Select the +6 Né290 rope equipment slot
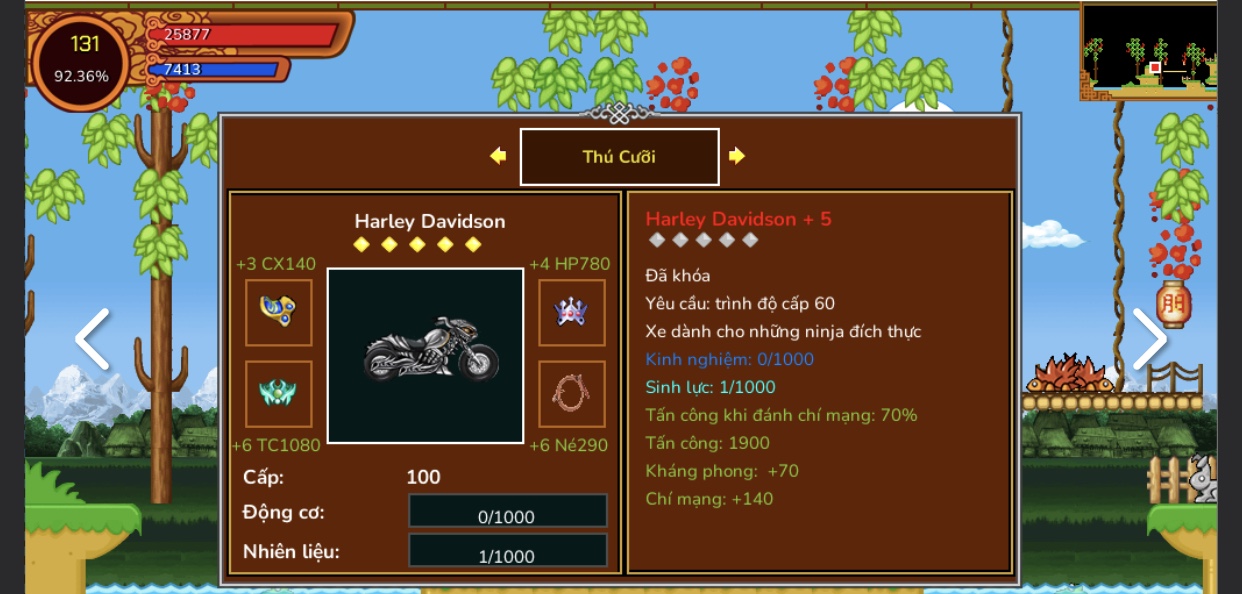The height and width of the screenshot is (594, 1242). point(572,394)
